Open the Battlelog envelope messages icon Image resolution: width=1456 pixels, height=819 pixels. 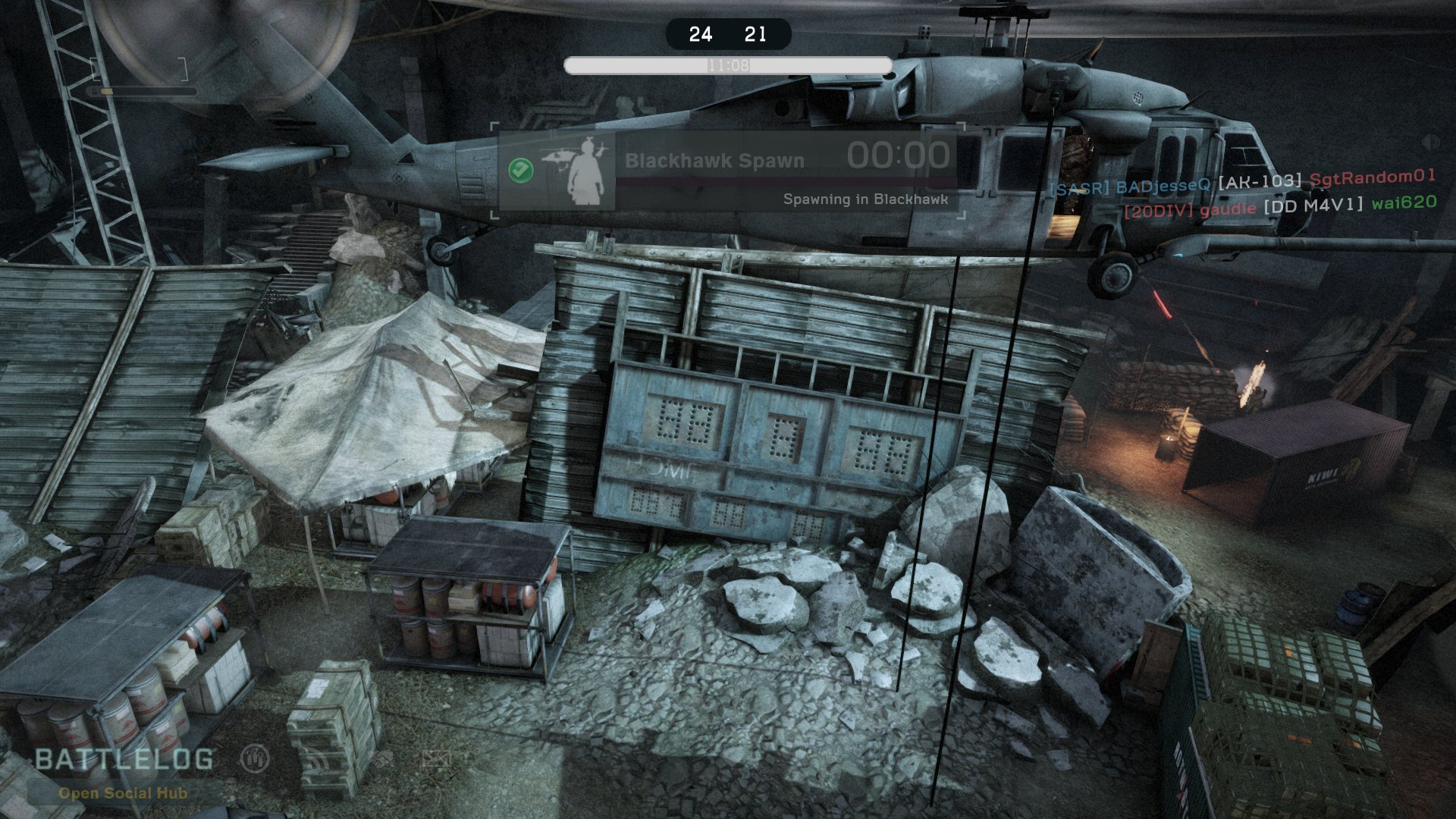click(436, 758)
